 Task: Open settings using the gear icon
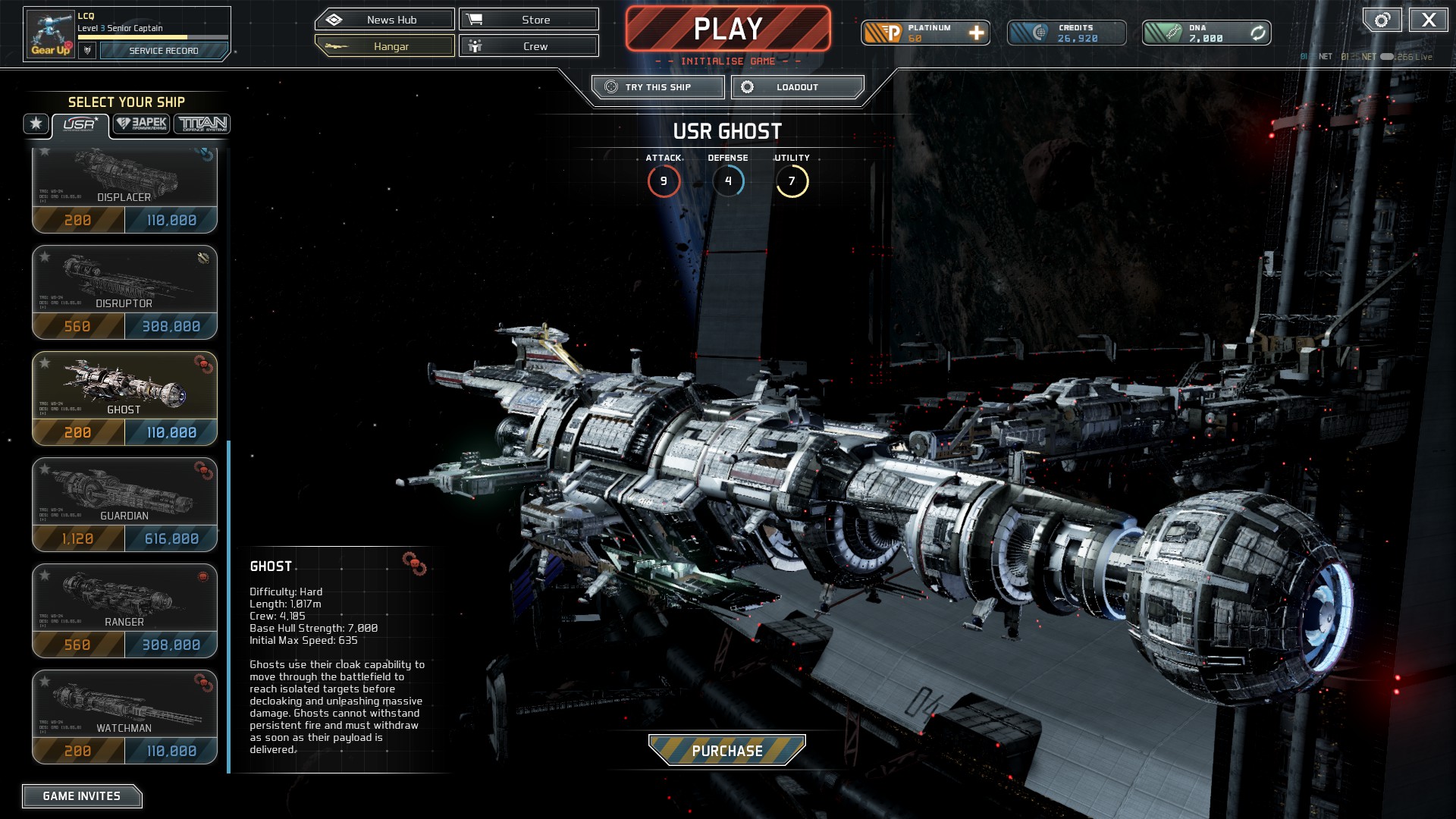[x=1382, y=20]
